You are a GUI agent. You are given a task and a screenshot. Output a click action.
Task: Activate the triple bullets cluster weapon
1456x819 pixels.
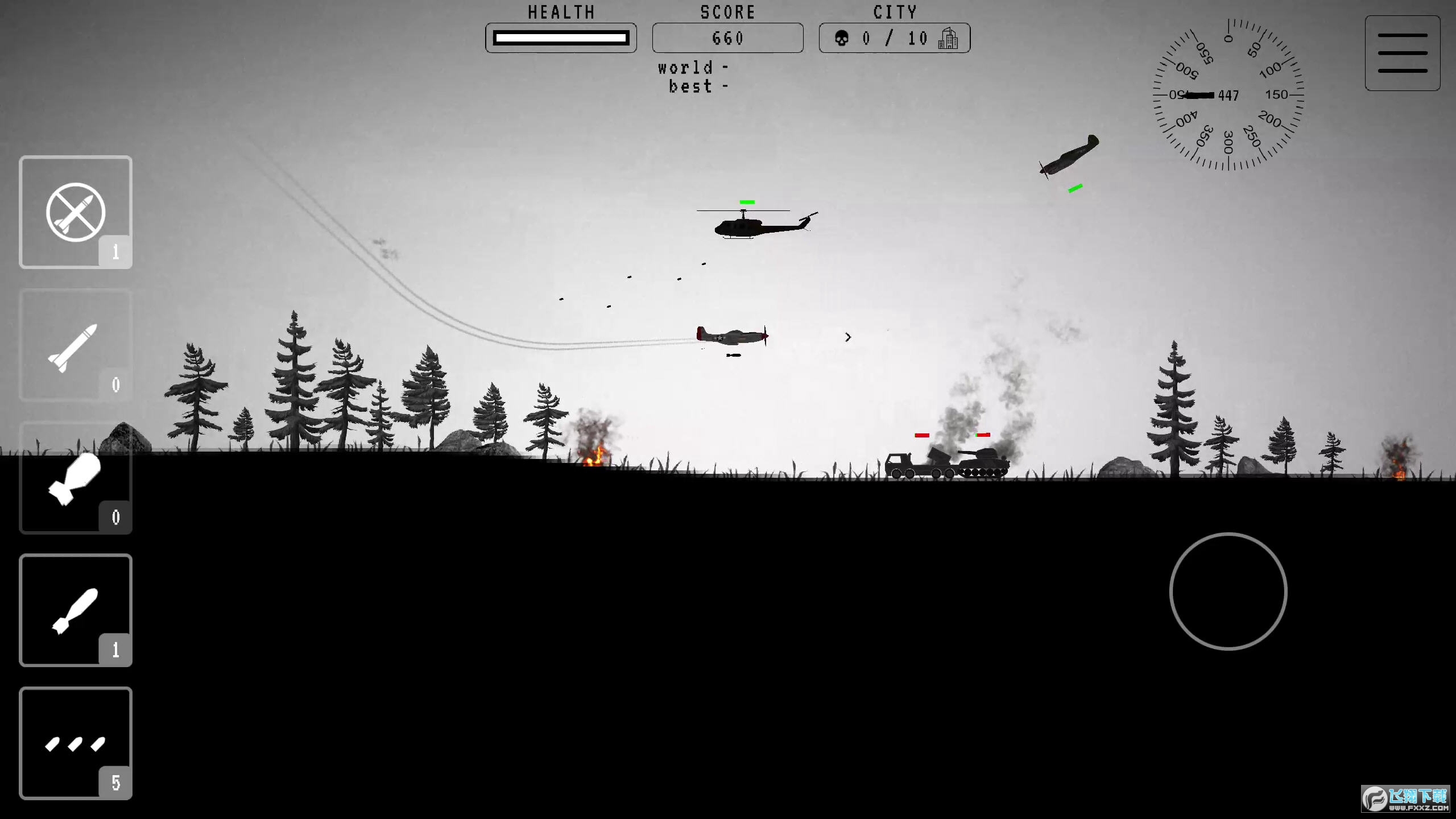point(76,743)
